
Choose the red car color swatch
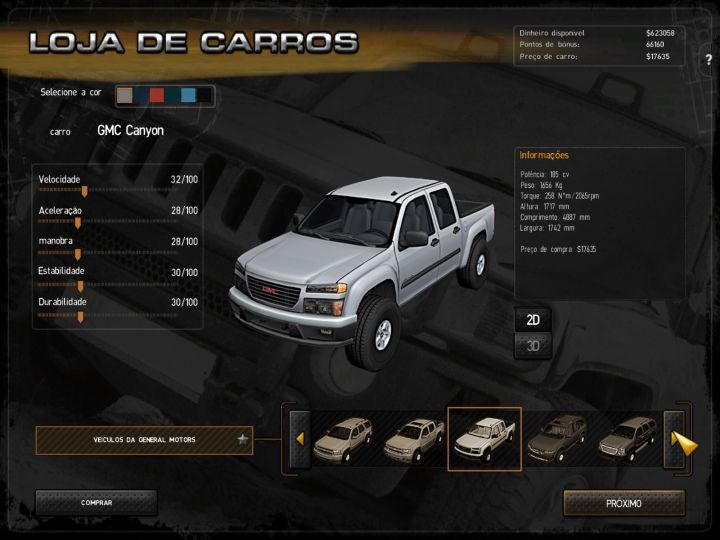point(156,95)
